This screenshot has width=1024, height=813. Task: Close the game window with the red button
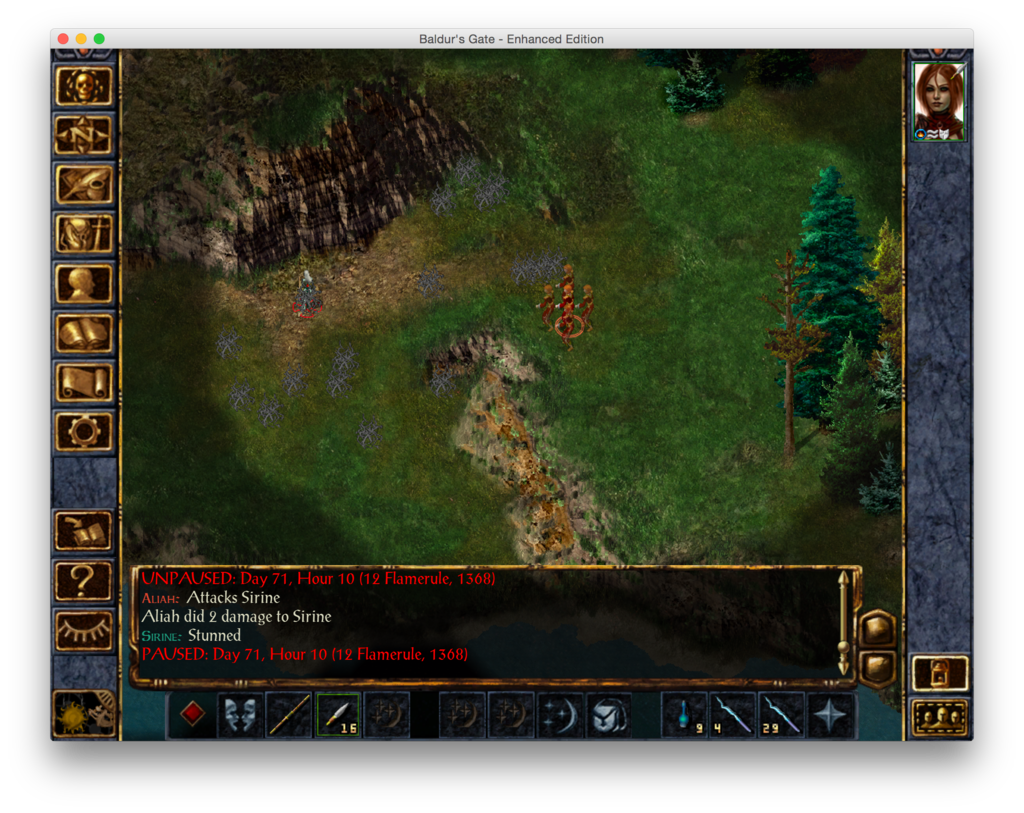coord(63,39)
